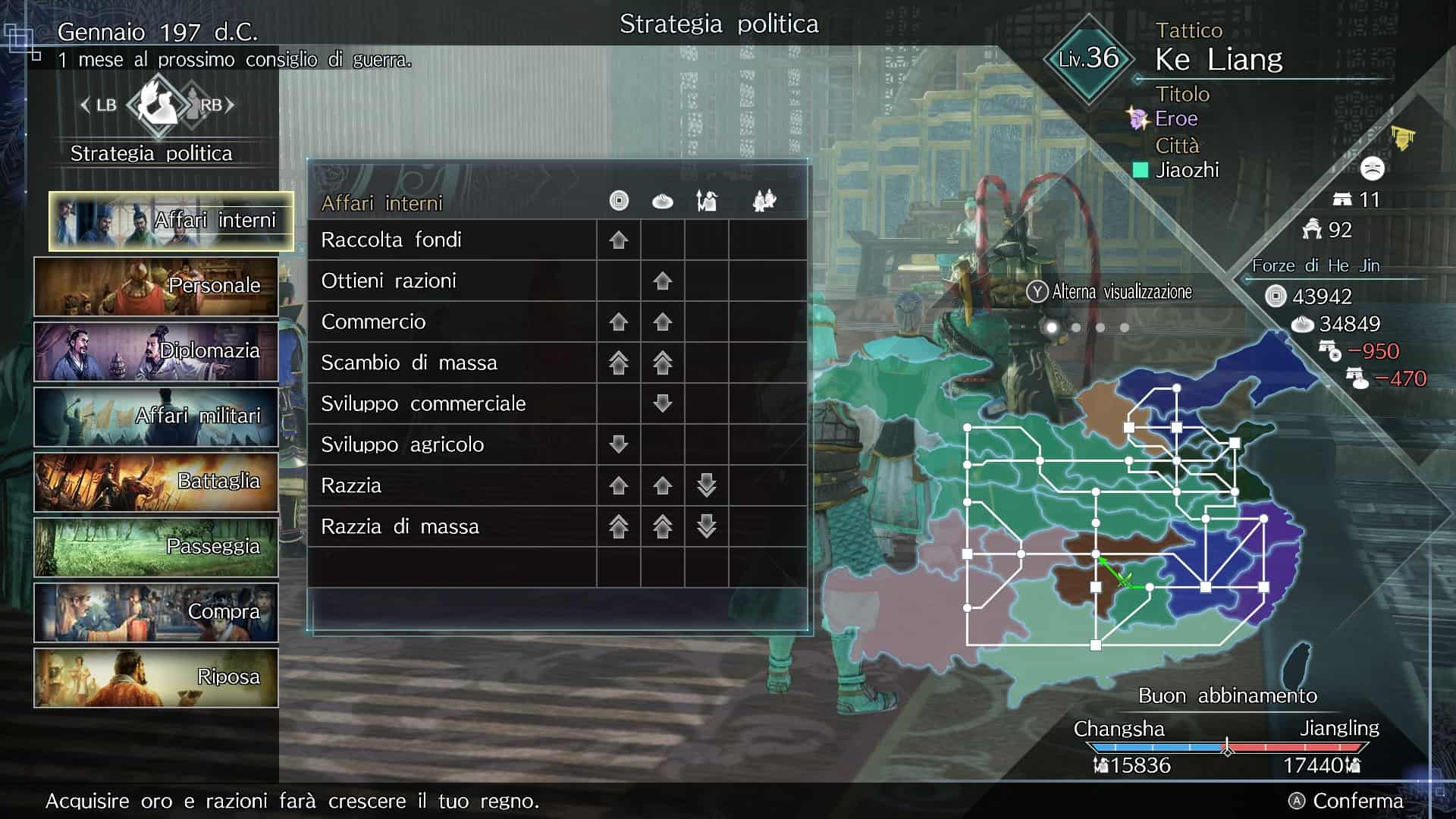The height and width of the screenshot is (819, 1456).
Task: Choose the Sviluppo agricolo row
Action: [x=452, y=445]
